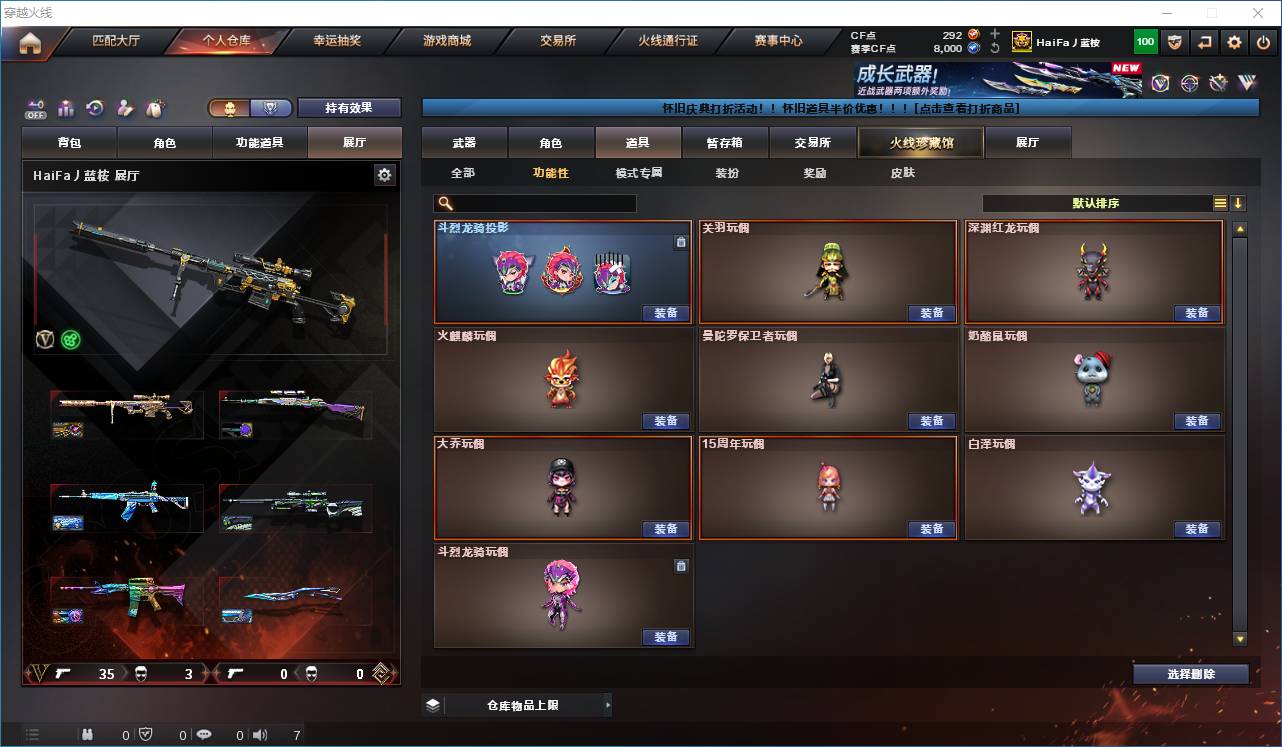Screen dimensions: 1282x747
Task: Click the 选择删除 button at bottom right
Action: pos(1191,673)
